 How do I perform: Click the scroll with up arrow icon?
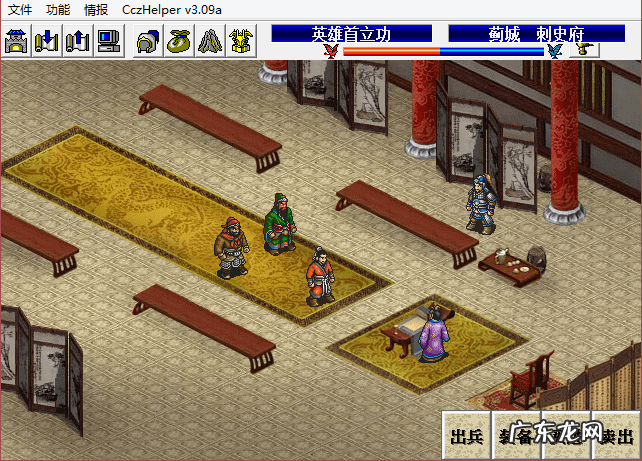point(78,41)
